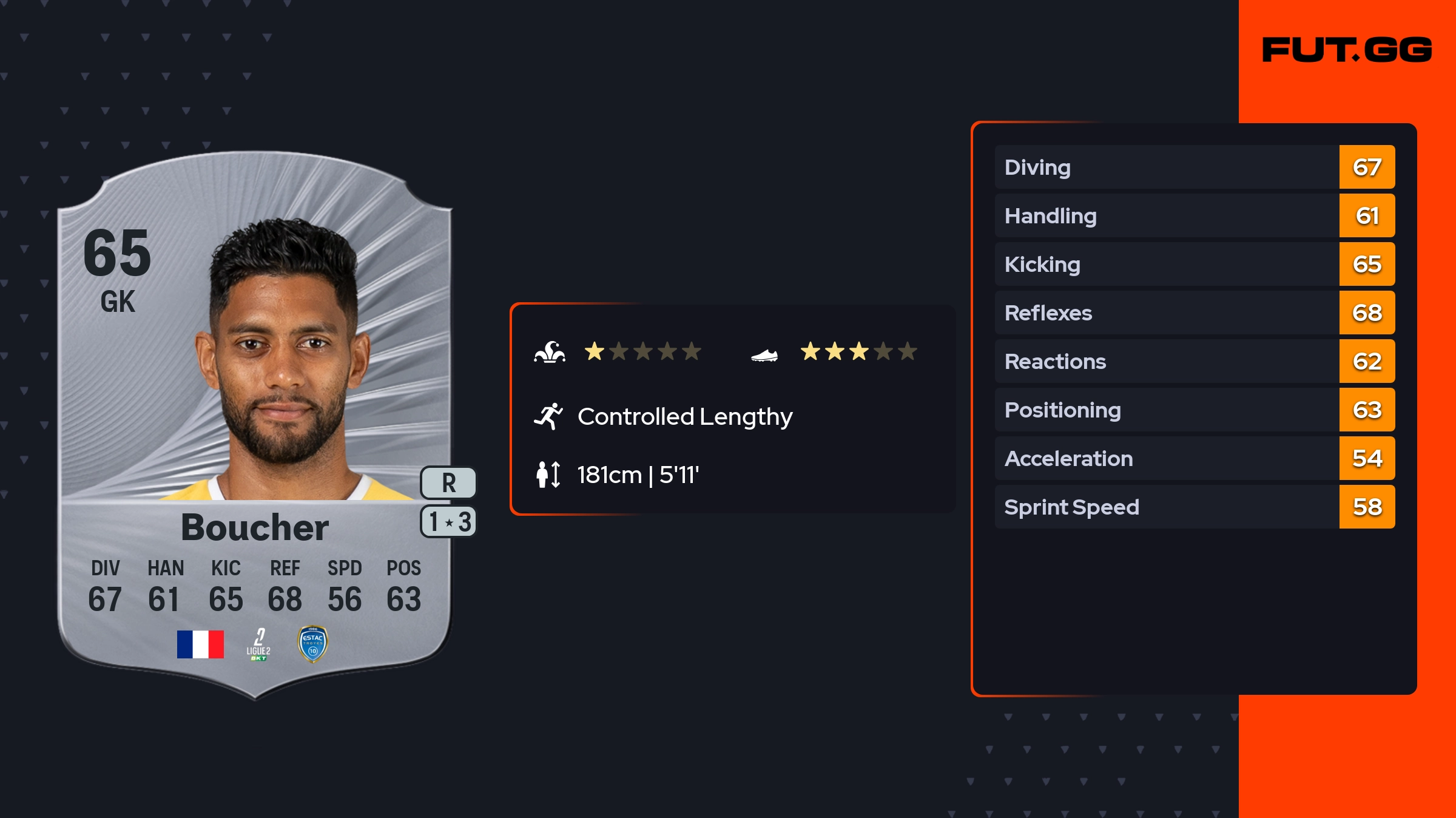1456x818 pixels.
Task: Click the FUT.GG logo
Action: tap(1347, 50)
